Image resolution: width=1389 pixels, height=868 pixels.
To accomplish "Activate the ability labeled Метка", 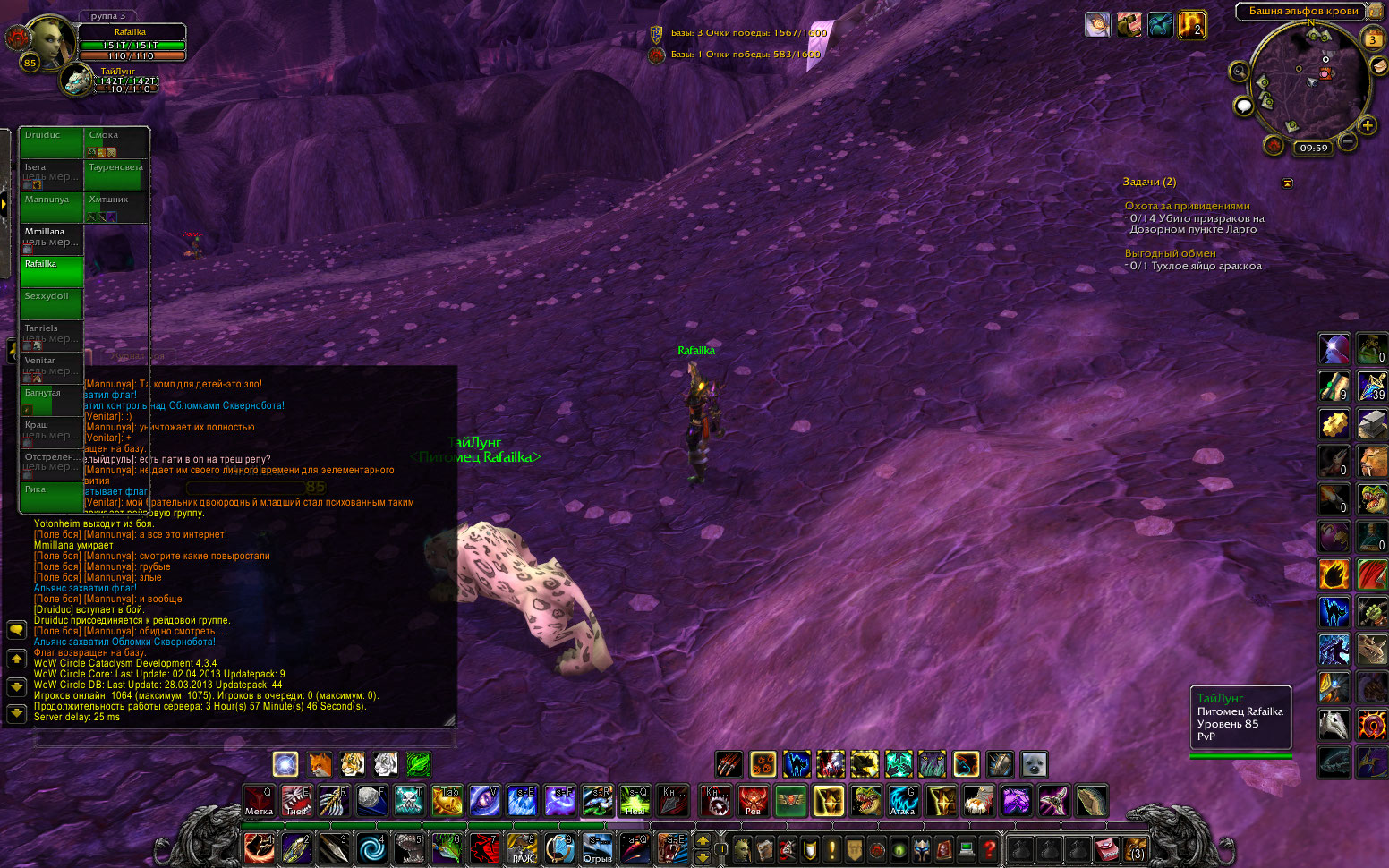I will point(259,801).
